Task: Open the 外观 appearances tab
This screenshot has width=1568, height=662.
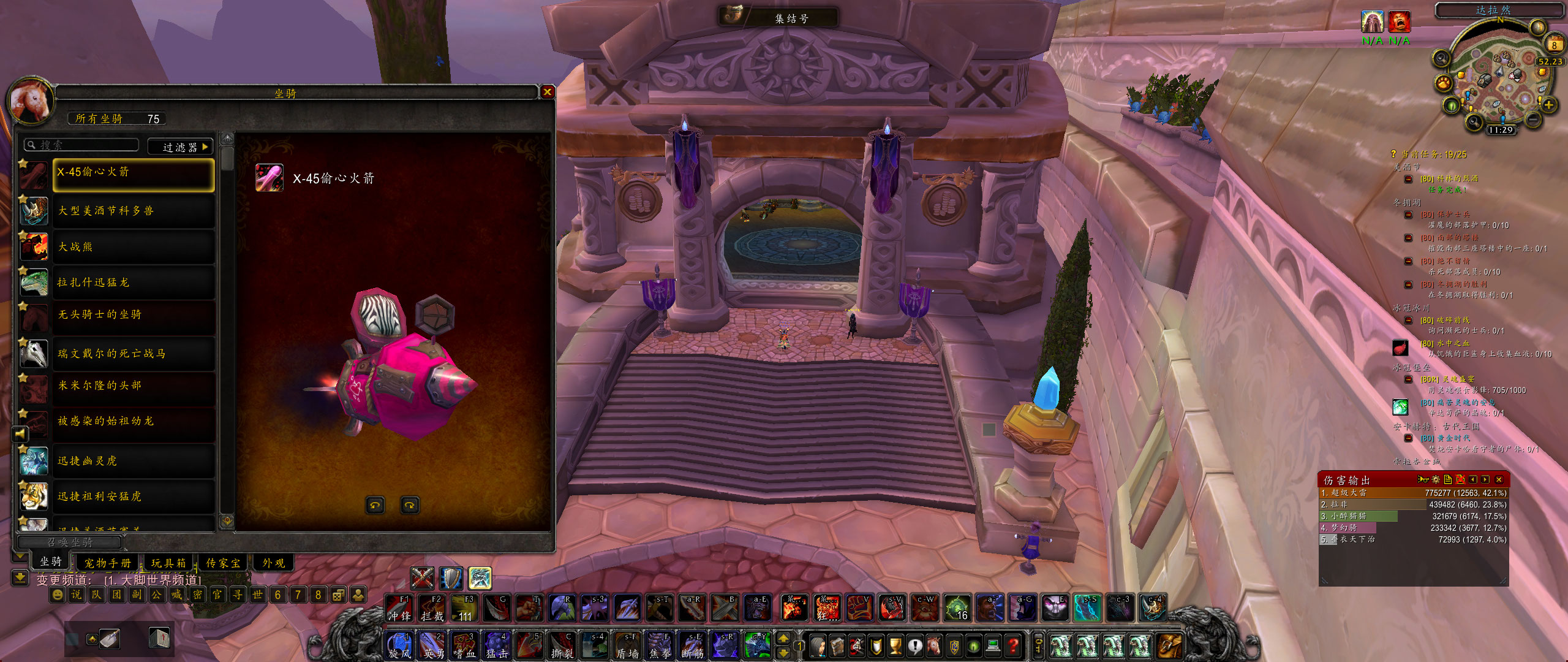Action: [274, 563]
